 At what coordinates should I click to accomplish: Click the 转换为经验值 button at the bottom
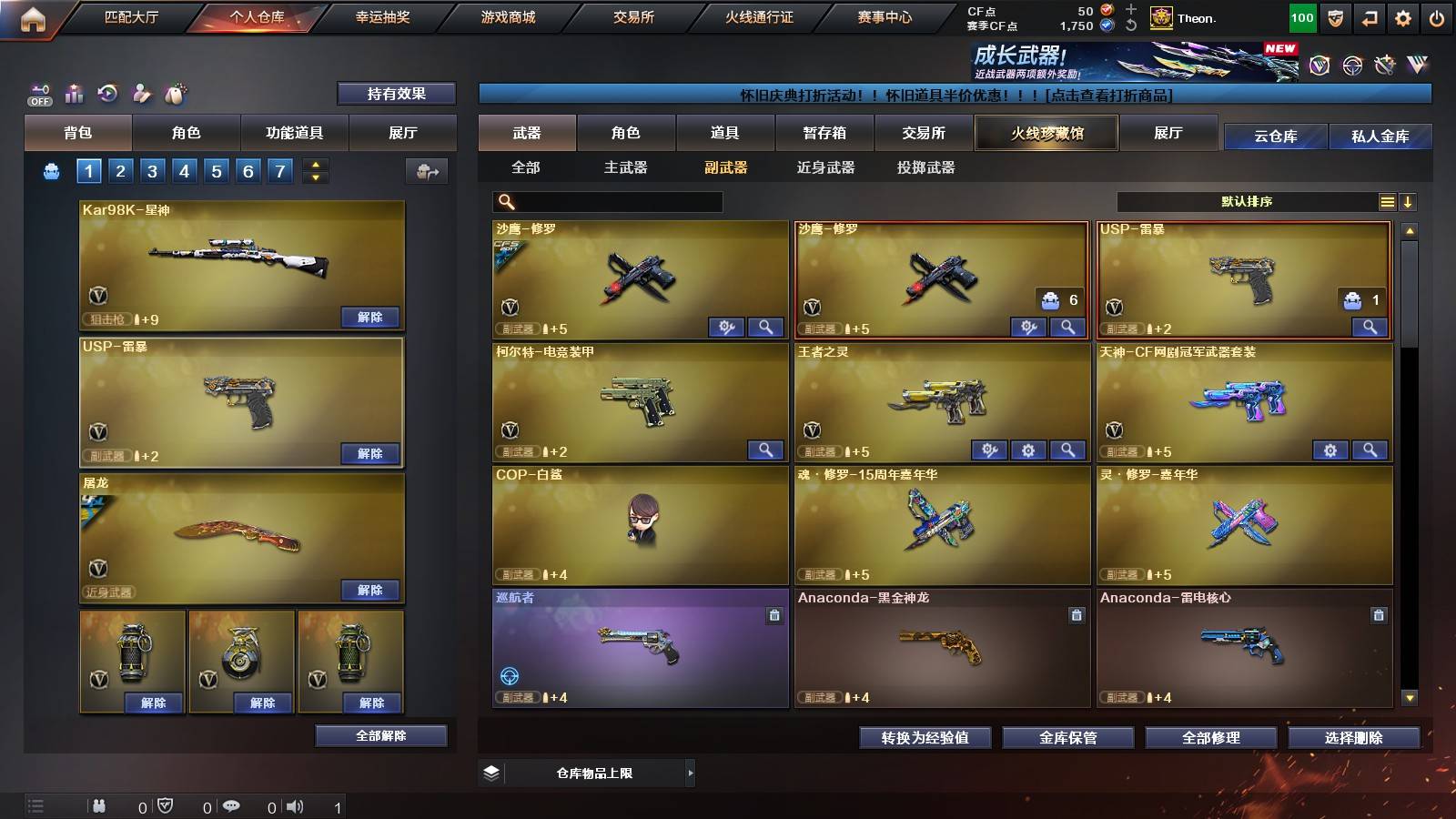click(x=924, y=738)
